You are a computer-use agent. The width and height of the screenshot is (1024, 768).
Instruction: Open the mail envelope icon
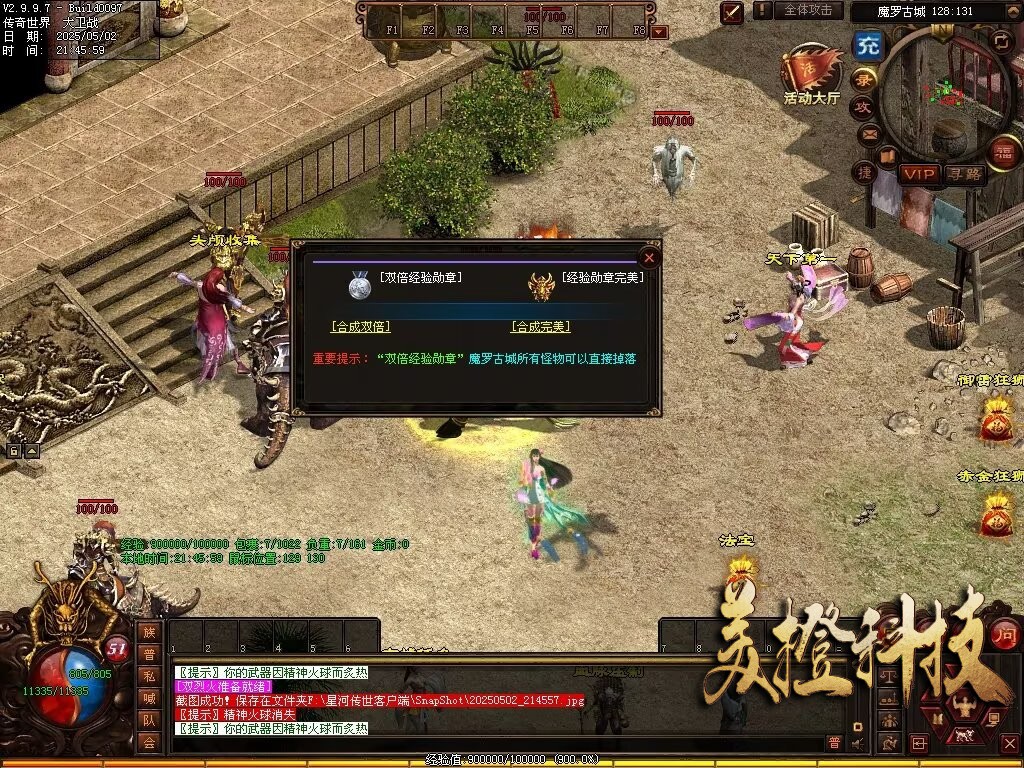point(868,133)
